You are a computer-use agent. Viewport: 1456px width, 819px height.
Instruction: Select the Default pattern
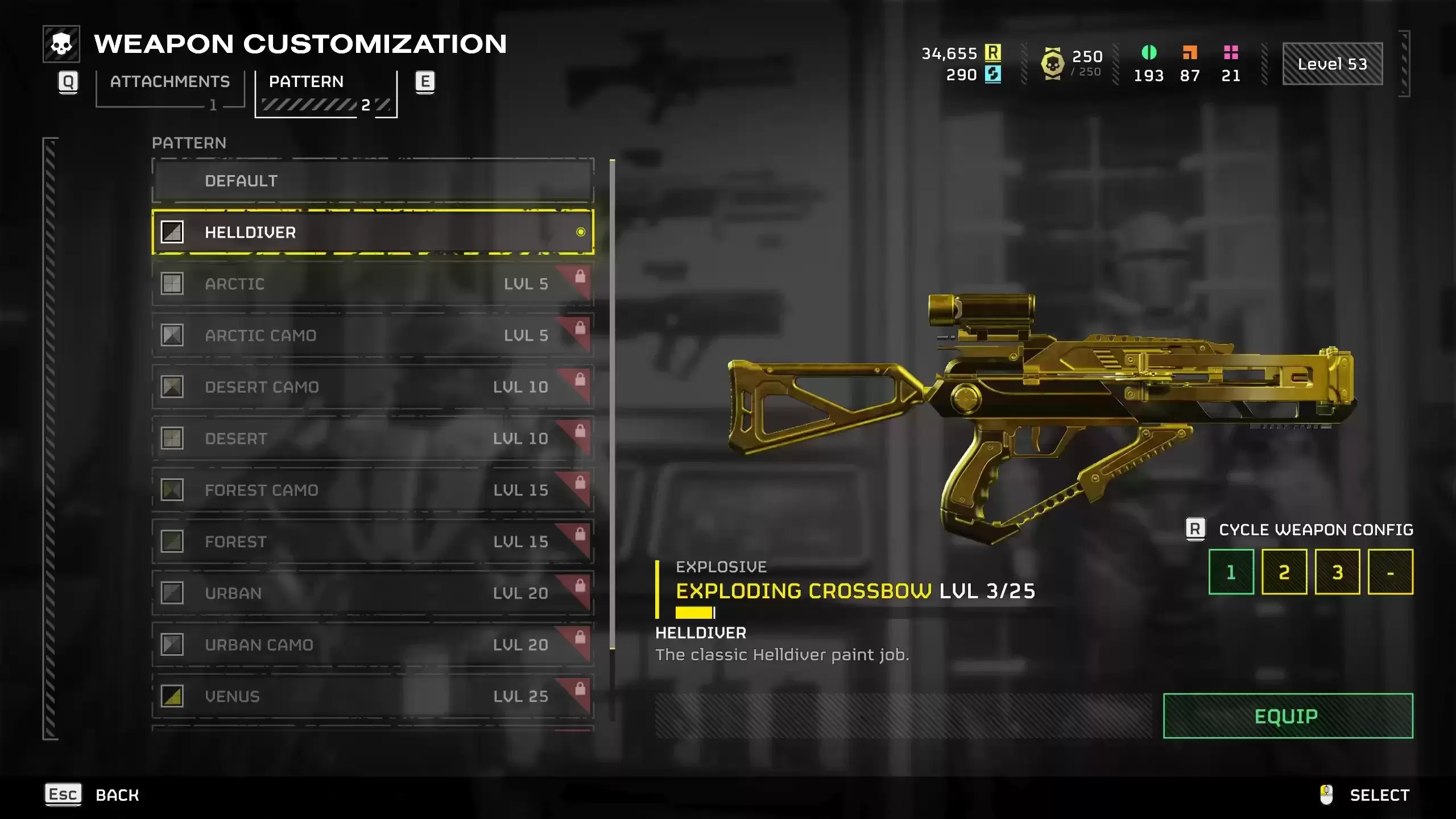click(x=373, y=181)
